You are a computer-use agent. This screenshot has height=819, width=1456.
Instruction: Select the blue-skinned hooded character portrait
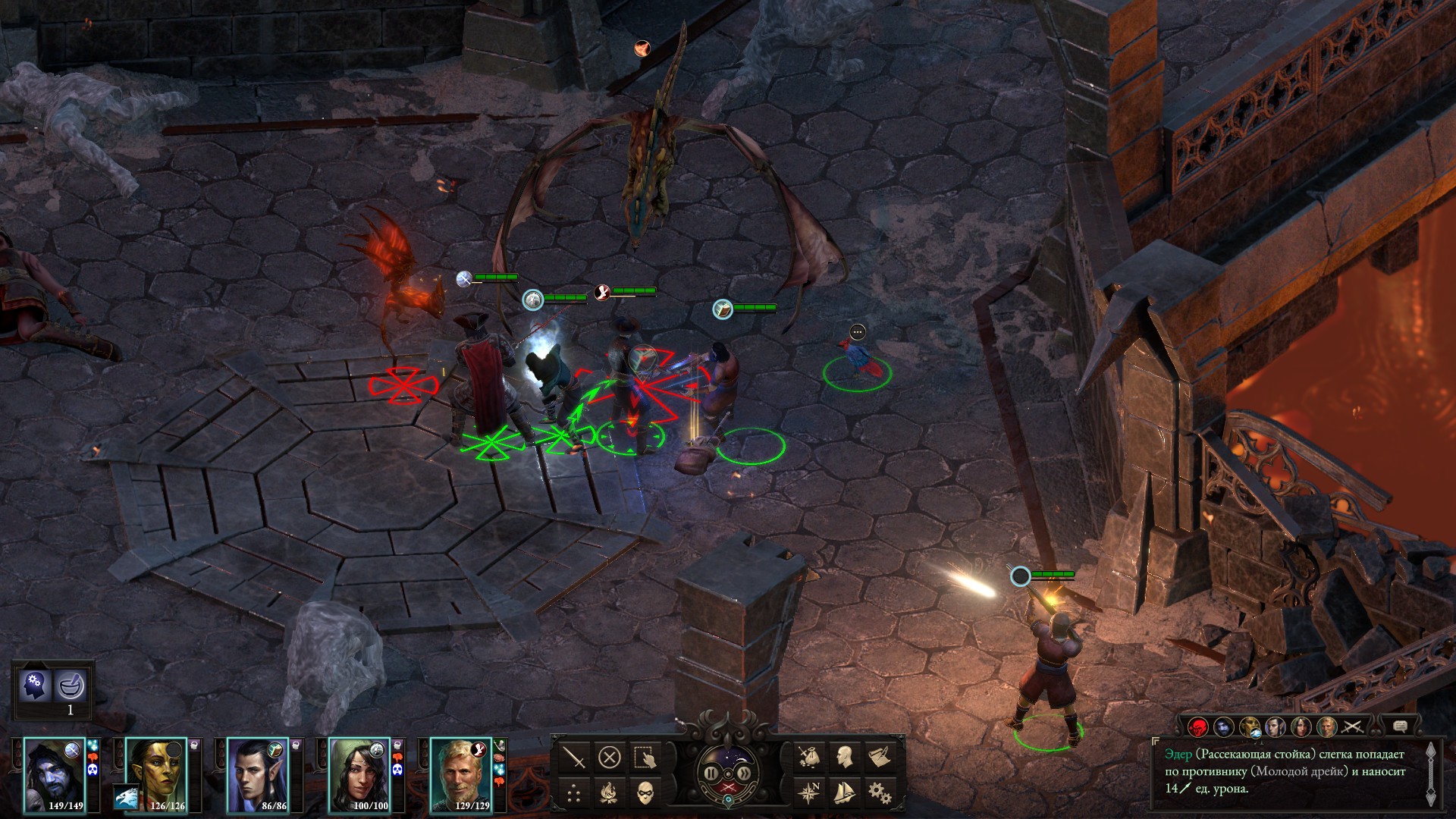coord(54,775)
